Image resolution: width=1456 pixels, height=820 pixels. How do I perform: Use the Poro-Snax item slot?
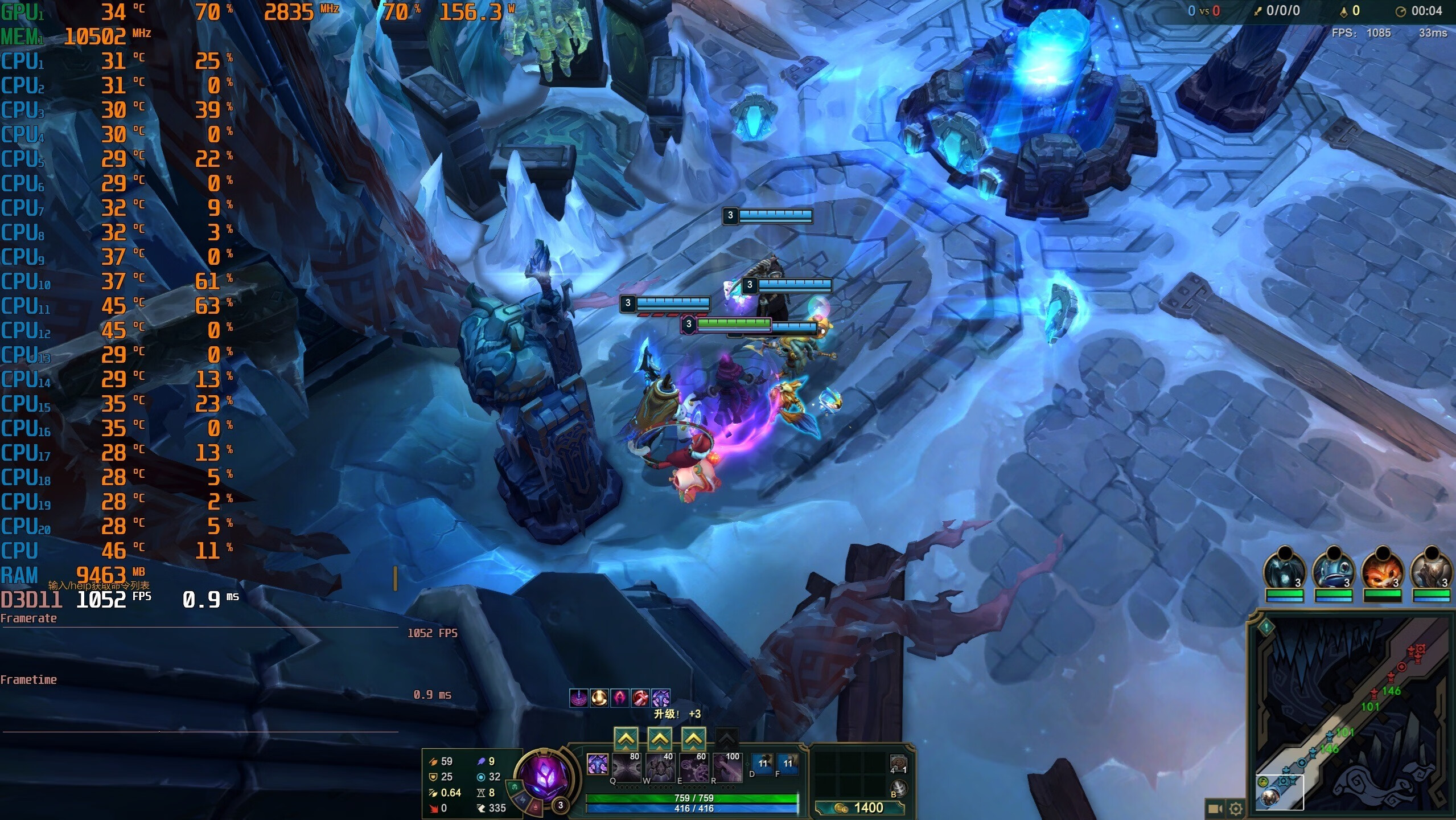pyautogui.click(x=898, y=762)
